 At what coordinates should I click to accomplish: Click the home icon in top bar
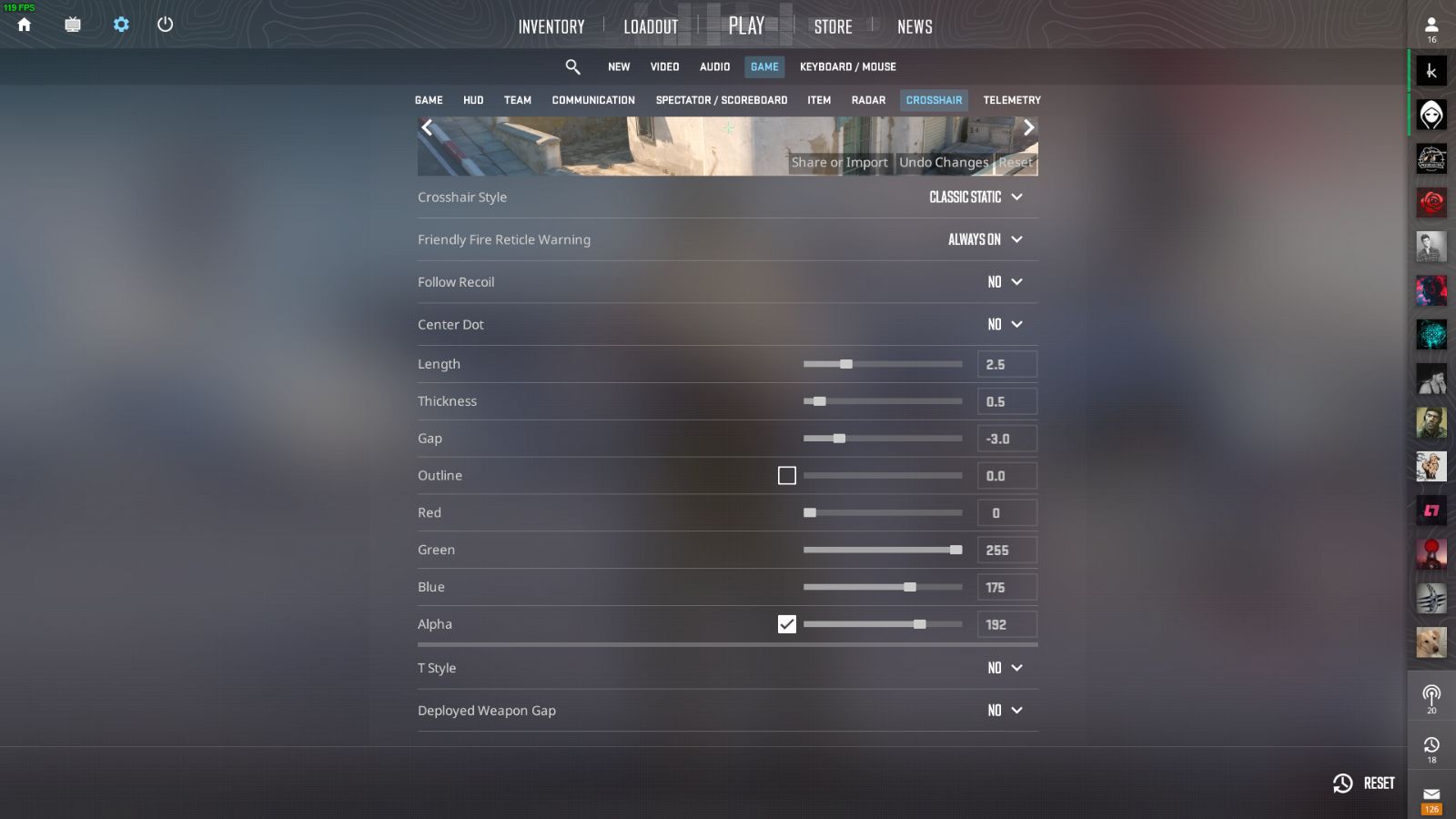(25, 25)
